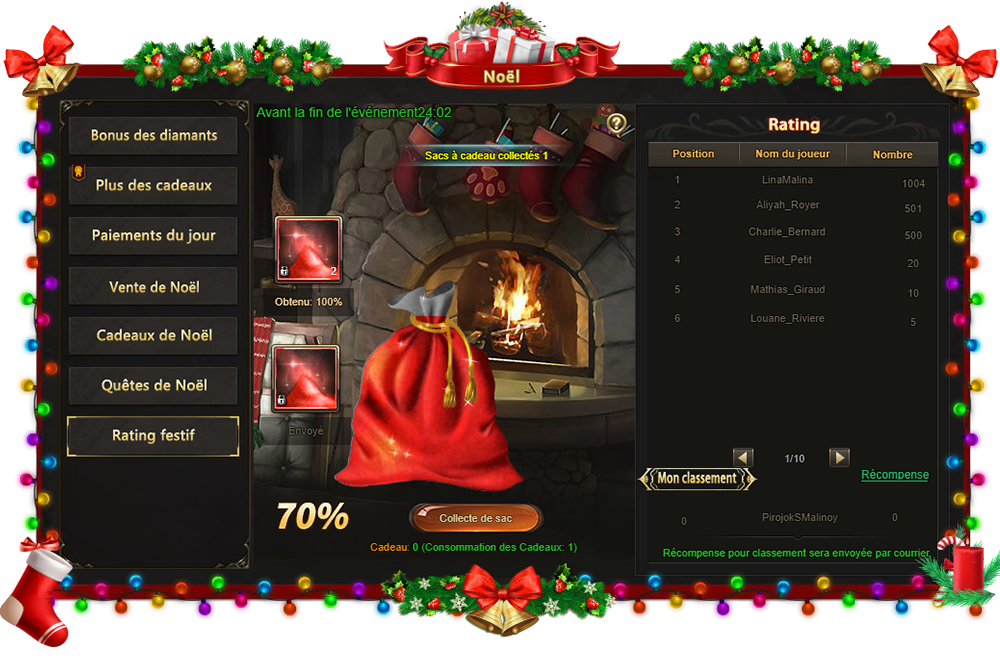The height and width of the screenshot is (664, 1000).
Task: Go to the next rating page
Action: tap(839, 457)
